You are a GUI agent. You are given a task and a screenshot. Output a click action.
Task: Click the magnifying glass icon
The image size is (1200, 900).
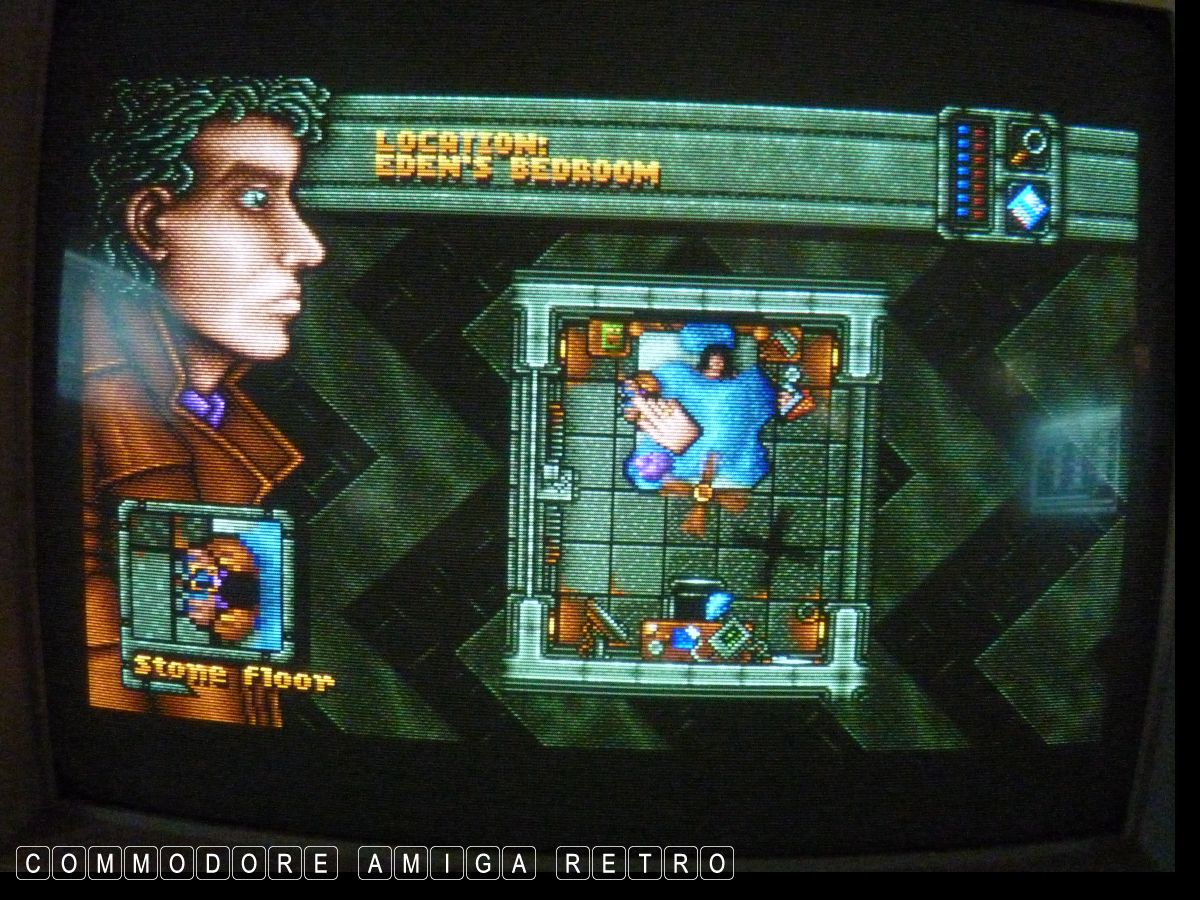pyautogui.click(x=1026, y=144)
